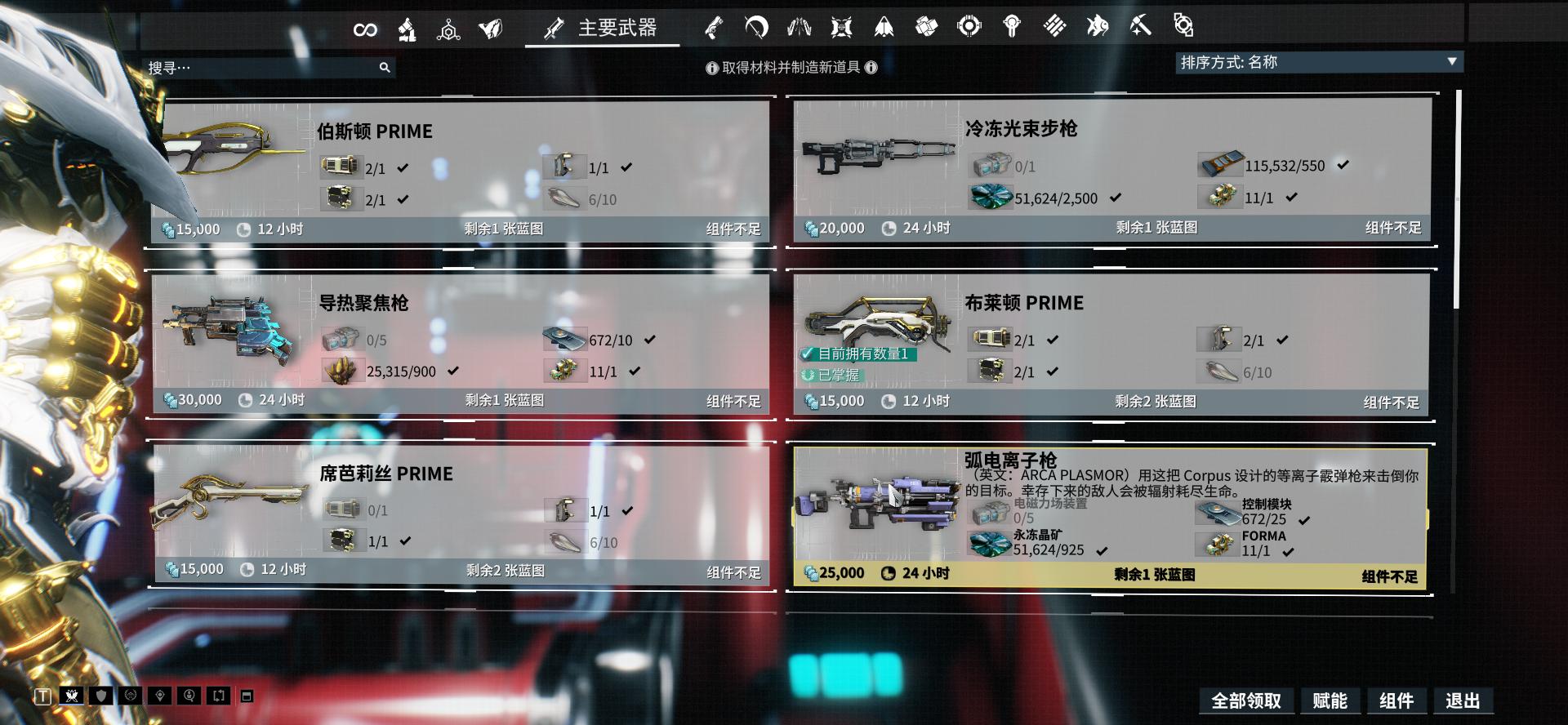Select the Archwing category icon
This screenshot has width=1568, height=725.
(x=884, y=27)
